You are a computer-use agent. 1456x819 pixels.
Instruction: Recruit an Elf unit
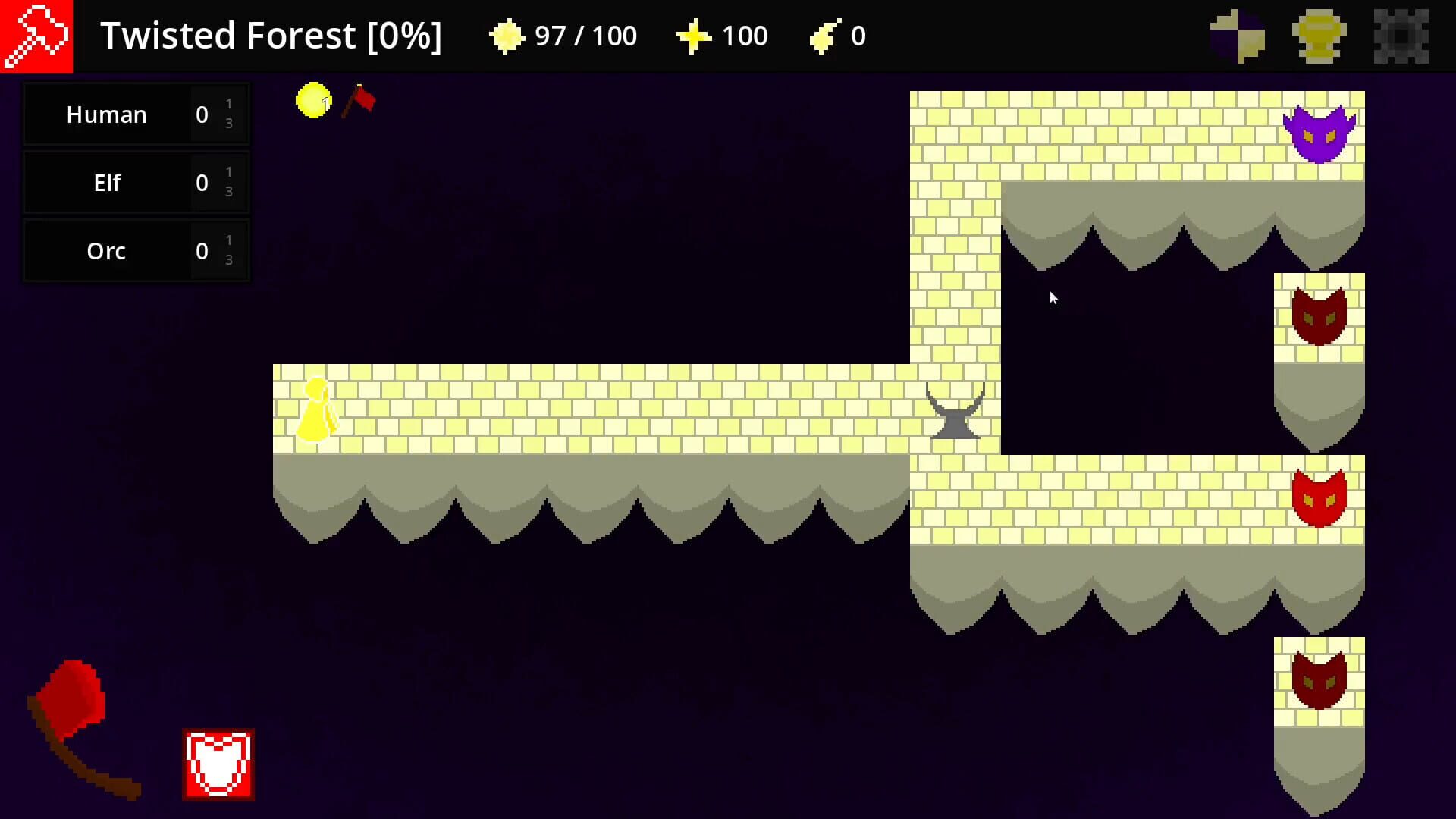coord(106,183)
